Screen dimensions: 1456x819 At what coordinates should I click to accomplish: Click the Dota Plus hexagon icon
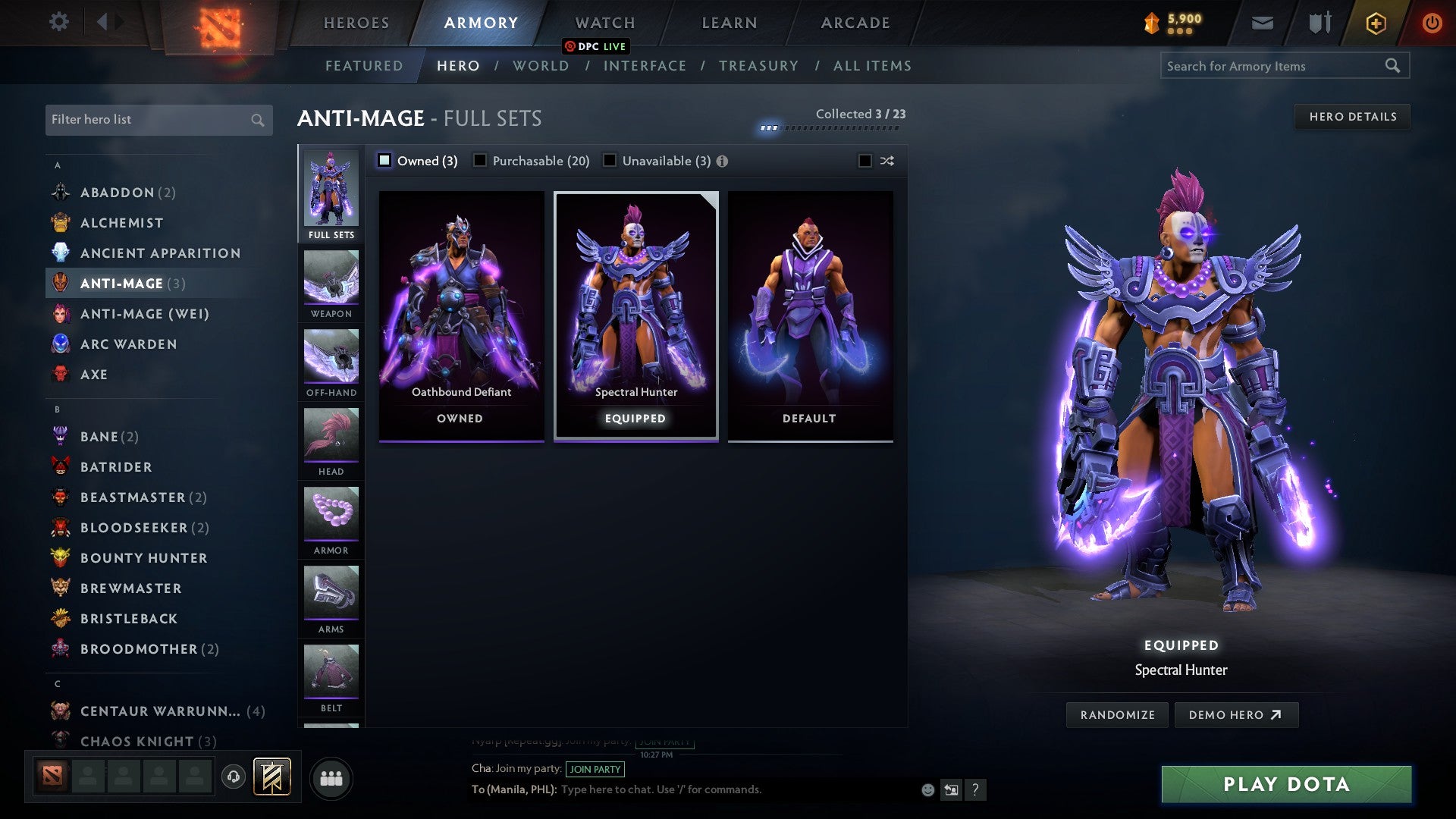click(x=1375, y=22)
